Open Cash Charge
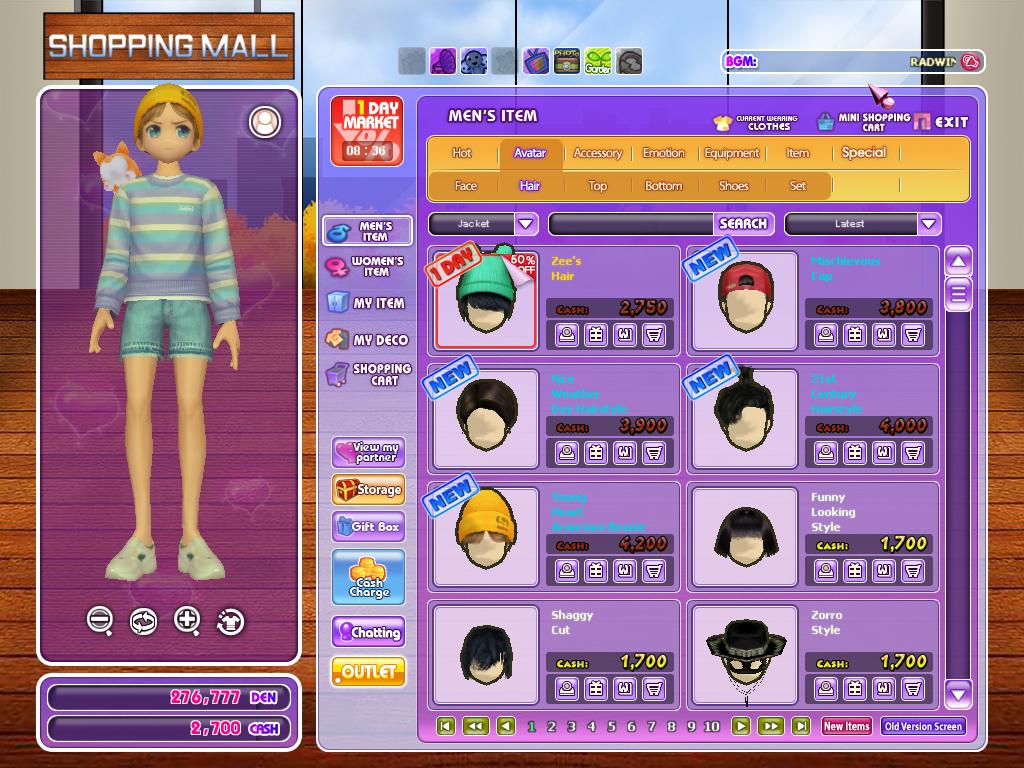The width and height of the screenshot is (1024, 768). [x=368, y=578]
